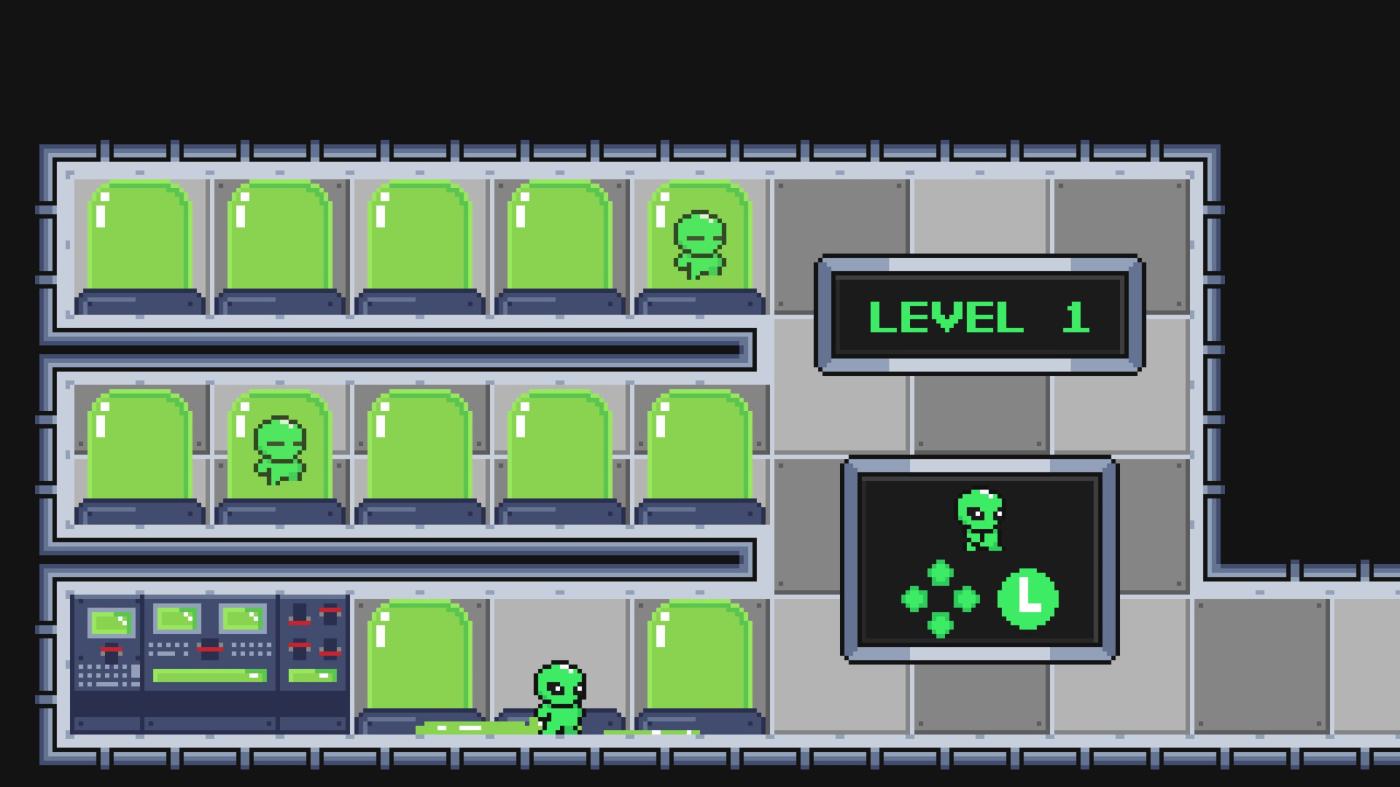This screenshot has width=1400, height=787.
Task: Click the middle console monitor screen
Action: point(177,618)
